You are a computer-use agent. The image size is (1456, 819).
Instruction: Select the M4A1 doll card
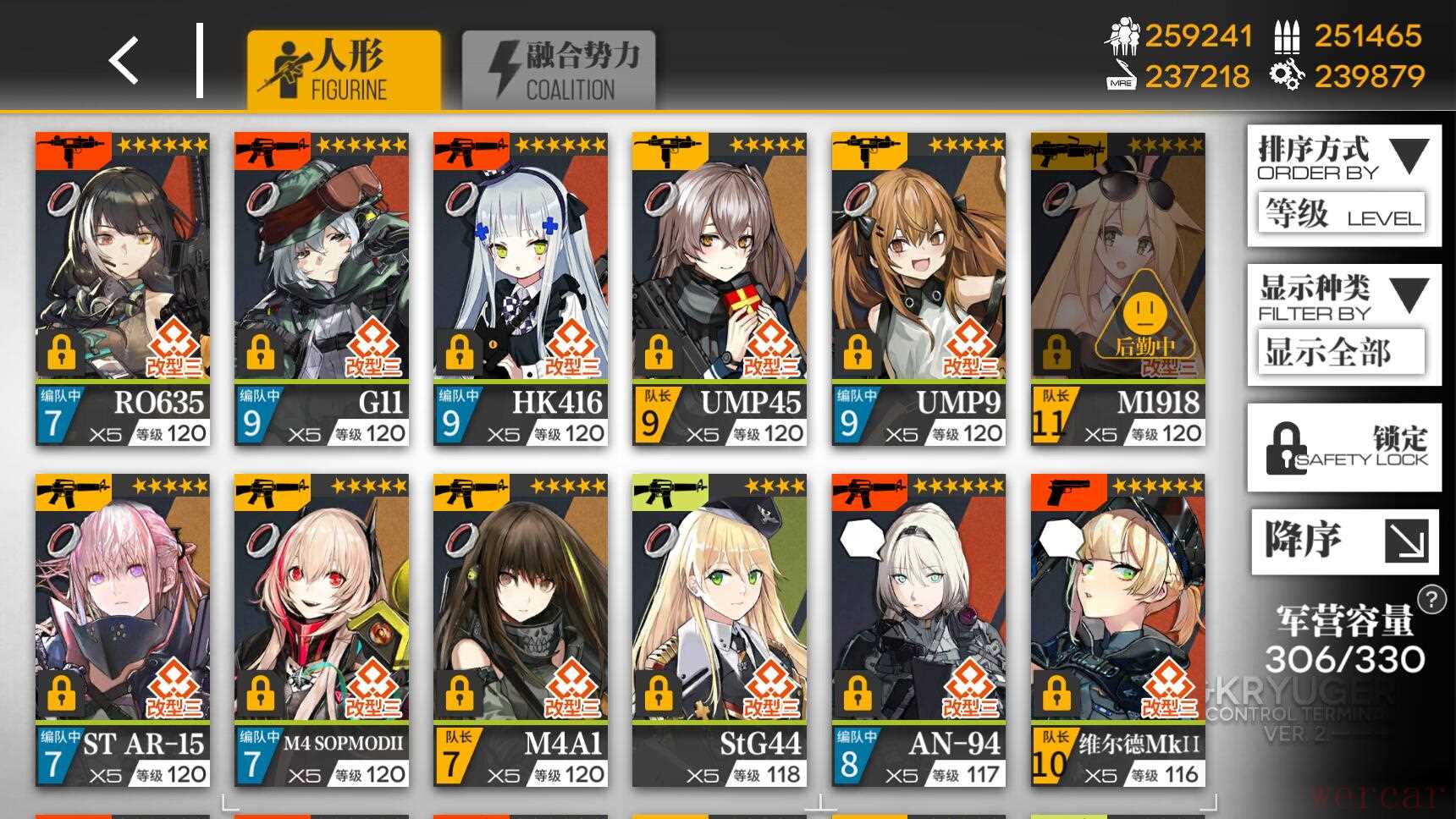[x=521, y=630]
